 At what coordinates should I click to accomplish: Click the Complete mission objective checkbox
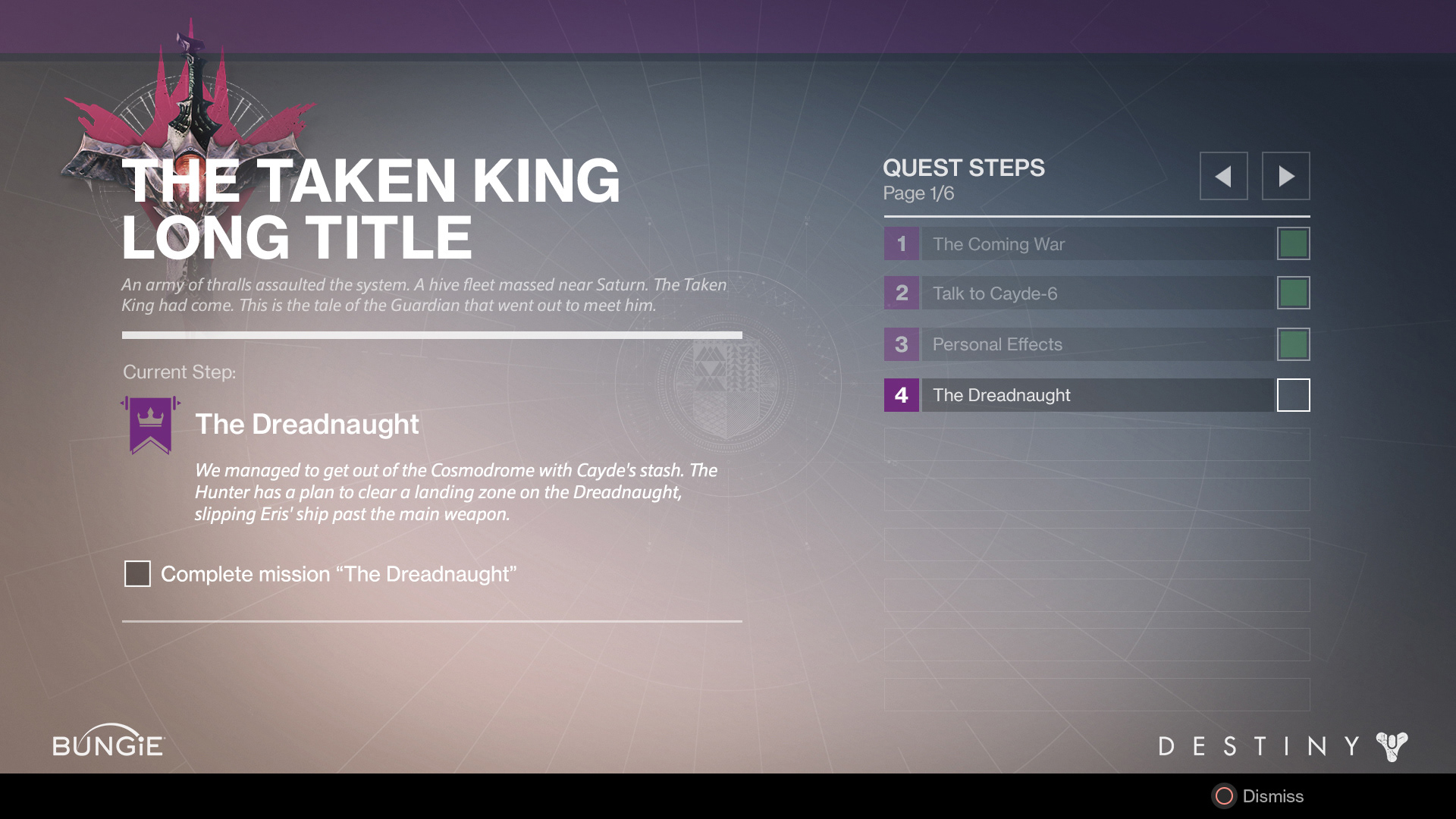[137, 574]
